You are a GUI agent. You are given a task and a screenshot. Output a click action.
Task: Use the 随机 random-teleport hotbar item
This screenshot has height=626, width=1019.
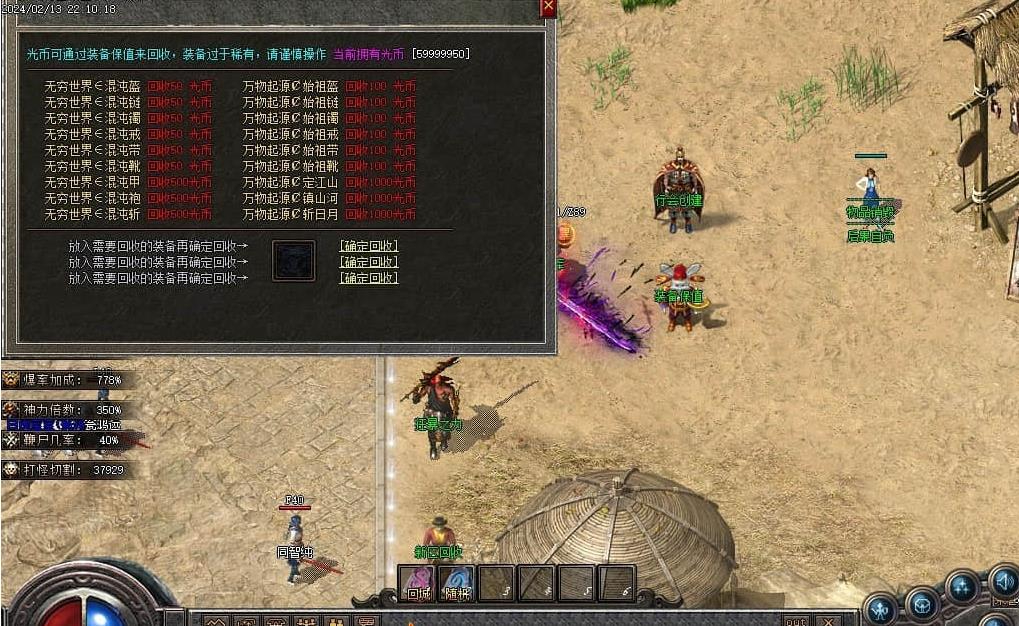pyautogui.click(x=457, y=585)
